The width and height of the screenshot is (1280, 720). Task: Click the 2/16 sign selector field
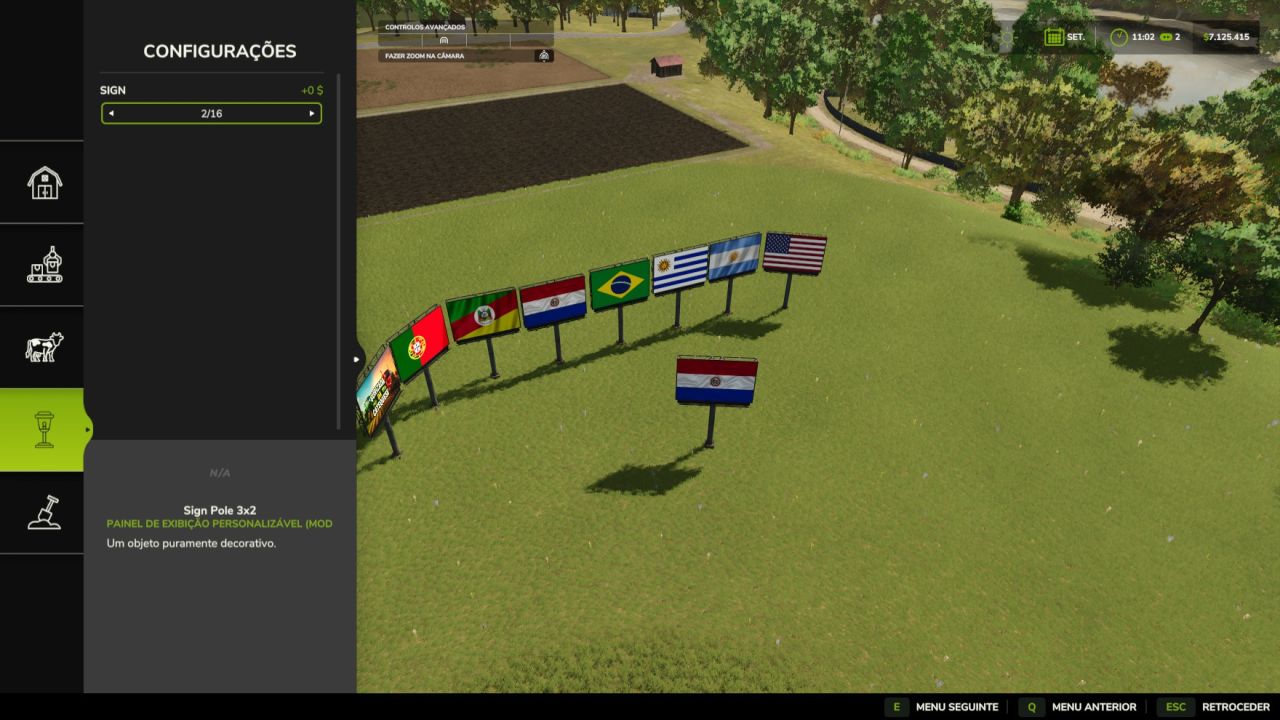211,113
